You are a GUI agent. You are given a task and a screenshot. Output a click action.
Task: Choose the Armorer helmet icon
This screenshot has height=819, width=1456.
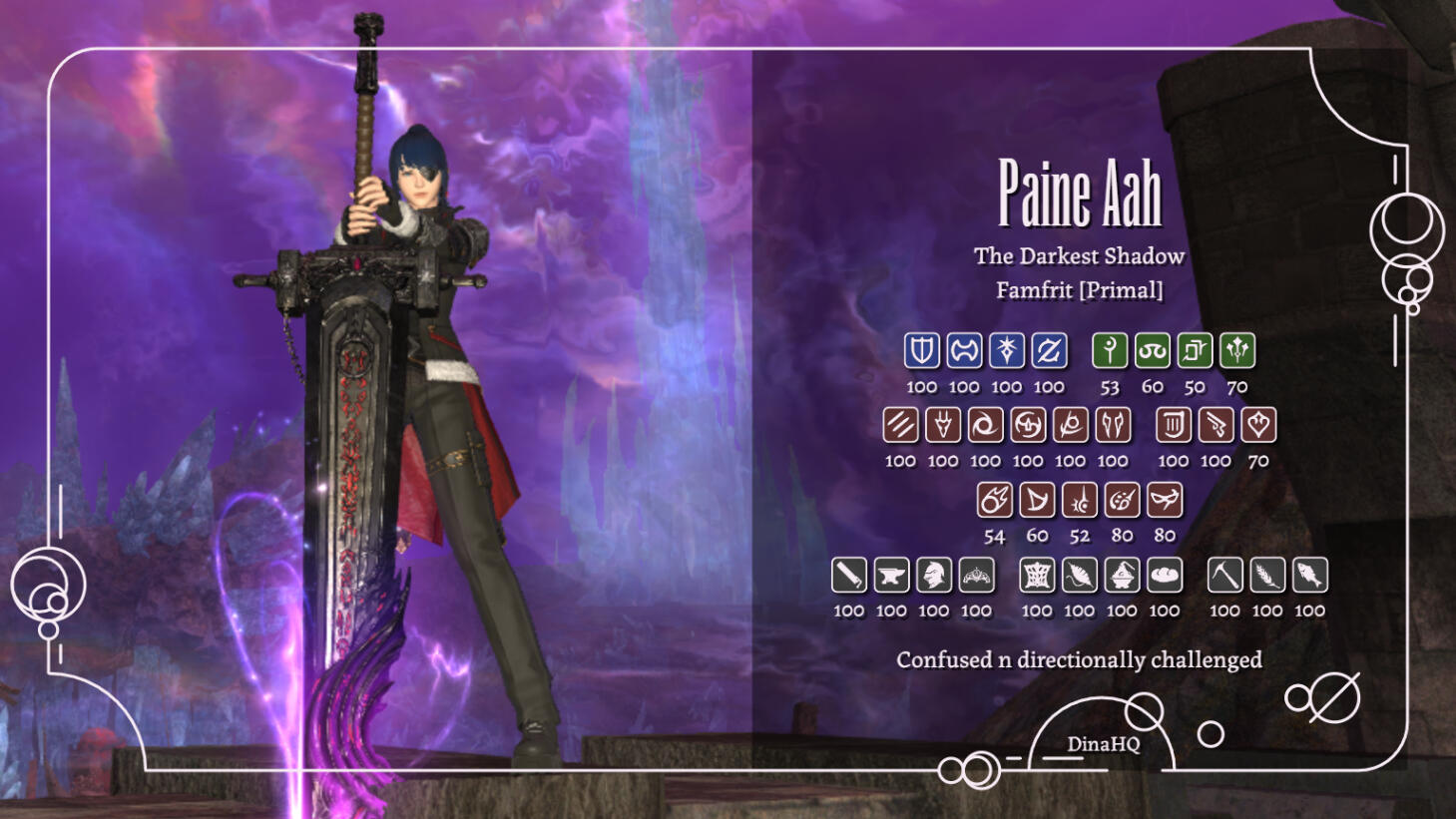[x=934, y=575]
